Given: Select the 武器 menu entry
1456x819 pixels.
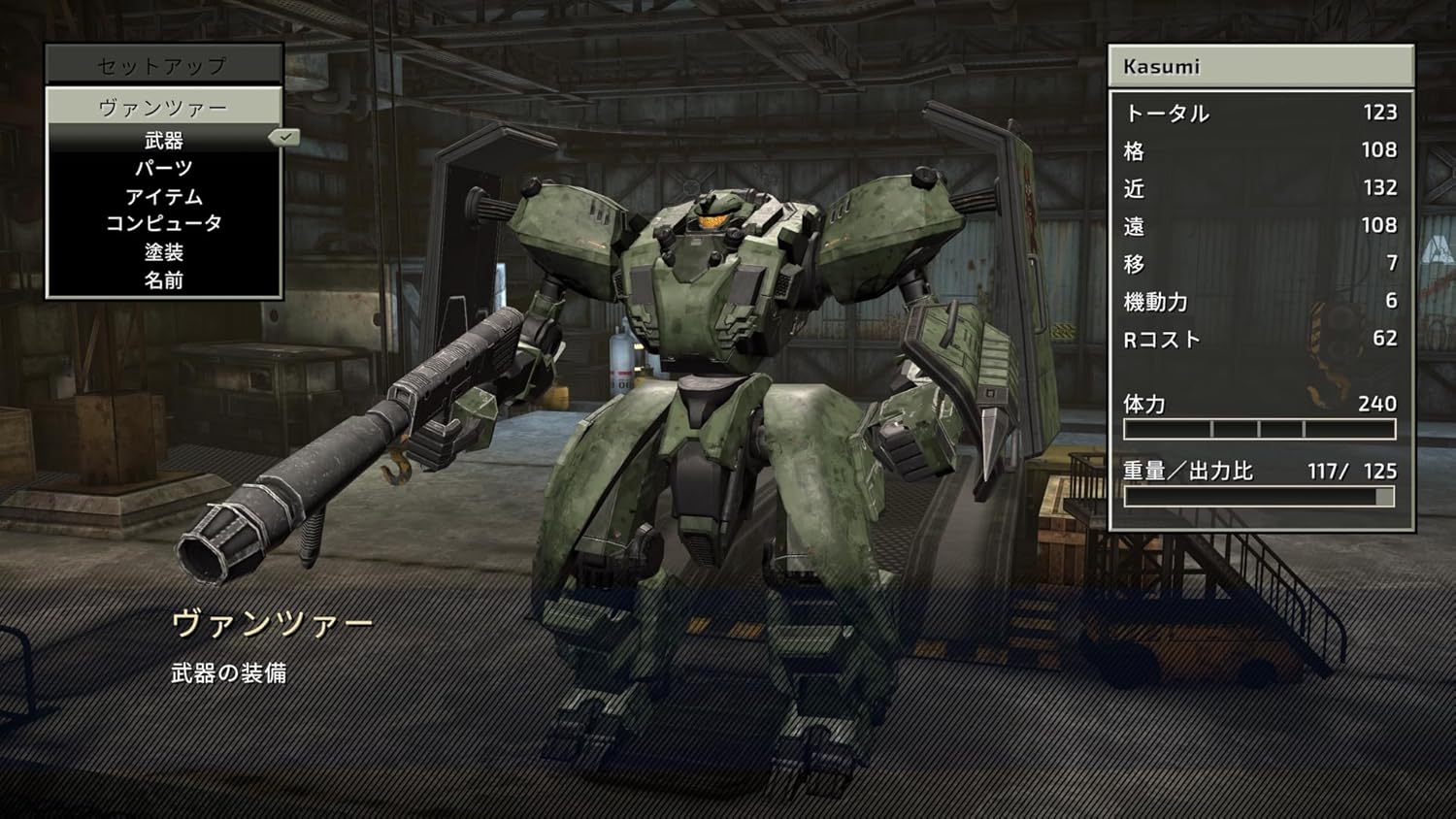Looking at the screenshot, I should (x=164, y=141).
